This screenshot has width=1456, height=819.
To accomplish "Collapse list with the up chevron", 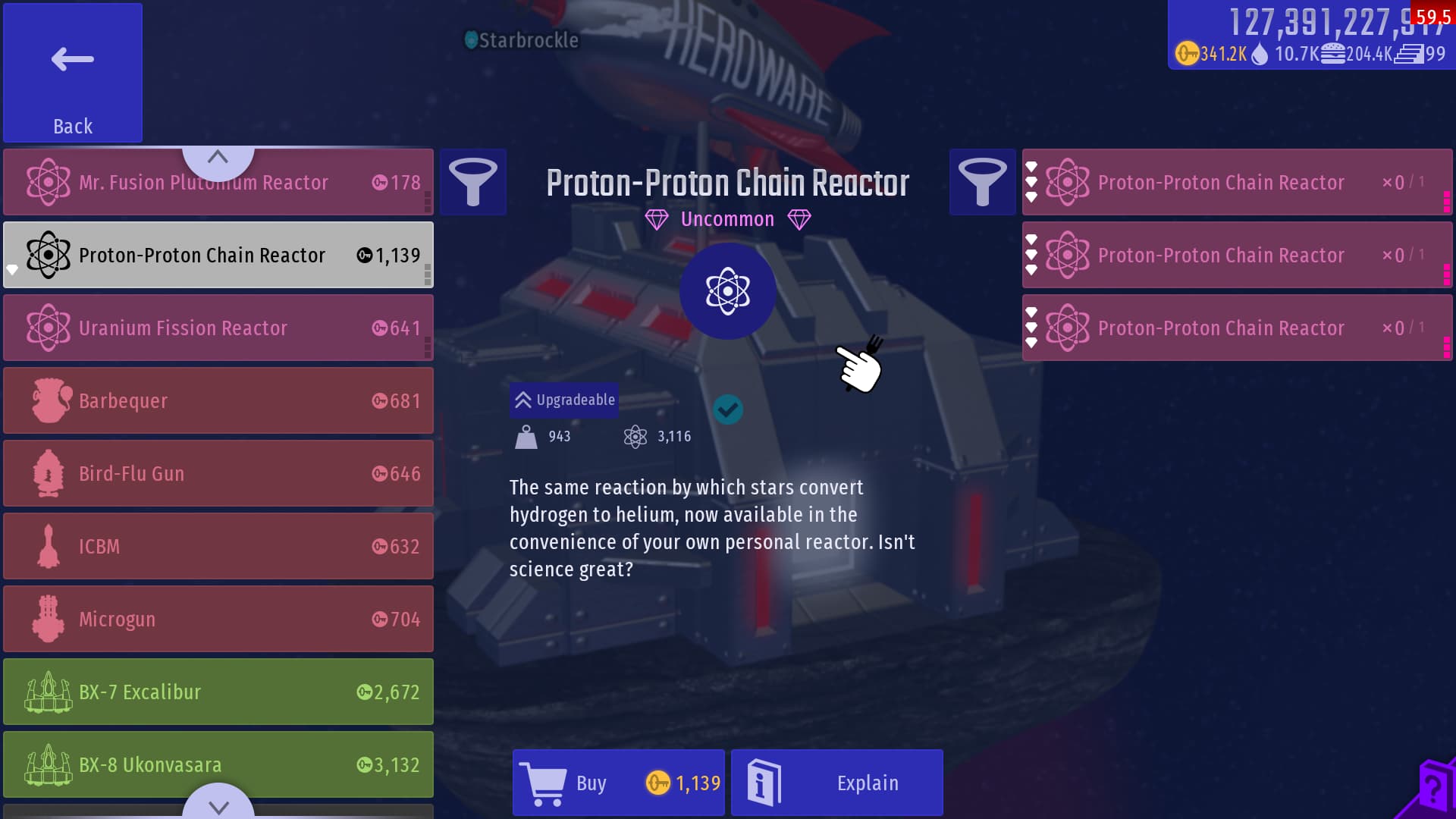I will pos(218,158).
